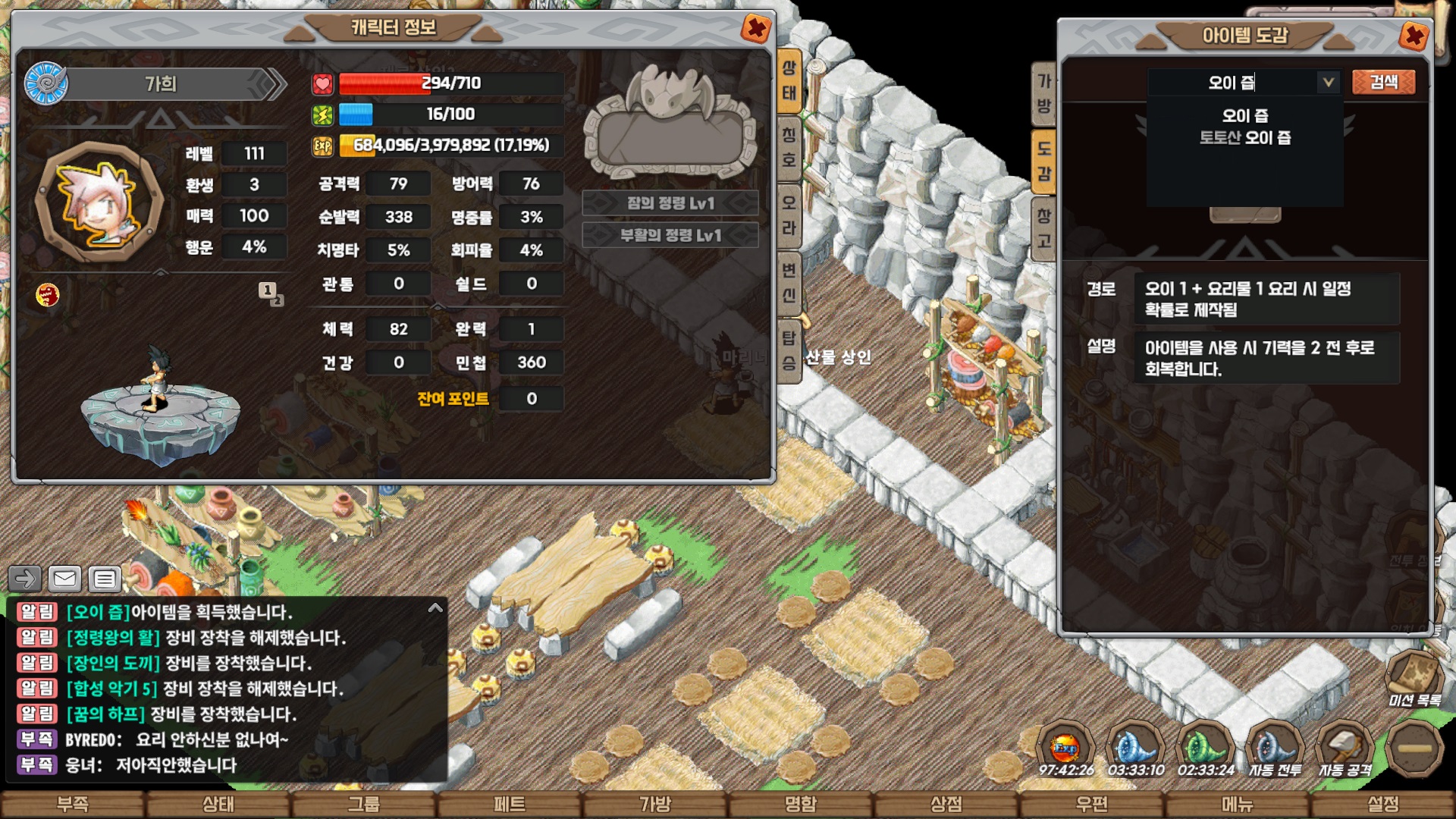Select 토토산 오이 즙 from the list
Viewport: 1456px width, 819px height.
coord(1244,138)
